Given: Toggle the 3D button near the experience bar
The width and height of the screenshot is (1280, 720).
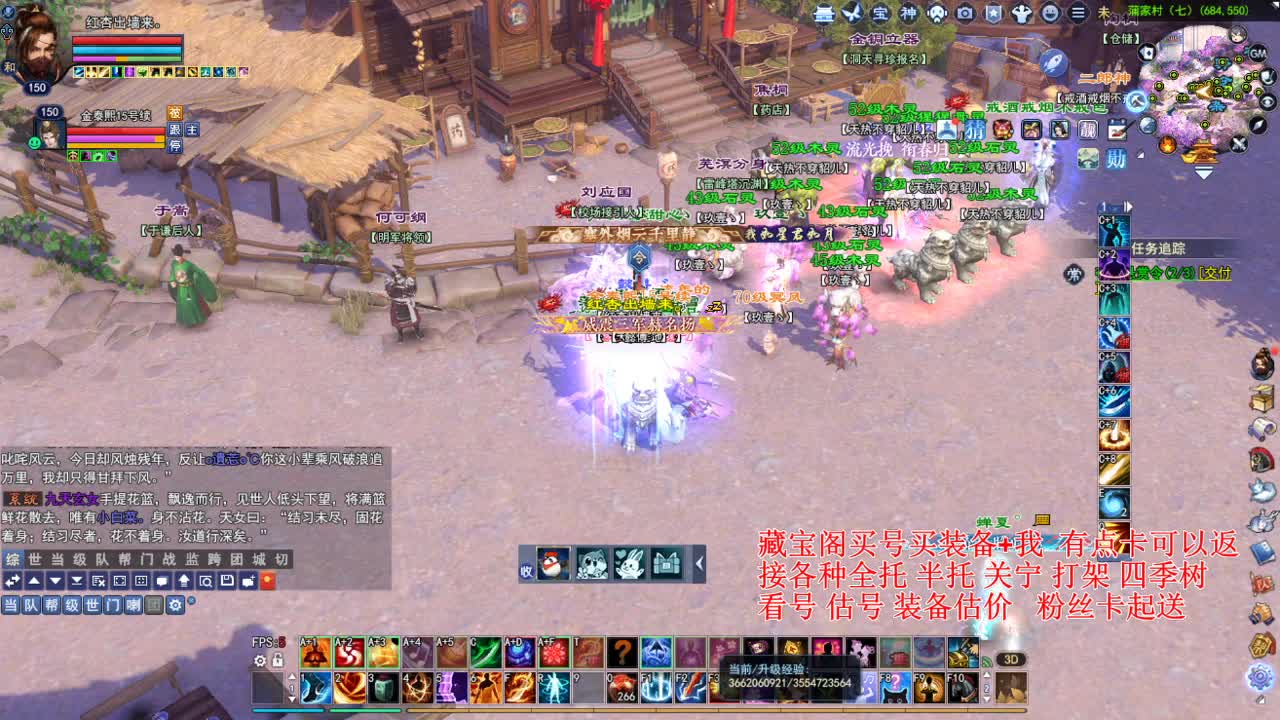Looking at the screenshot, I should [1011, 659].
